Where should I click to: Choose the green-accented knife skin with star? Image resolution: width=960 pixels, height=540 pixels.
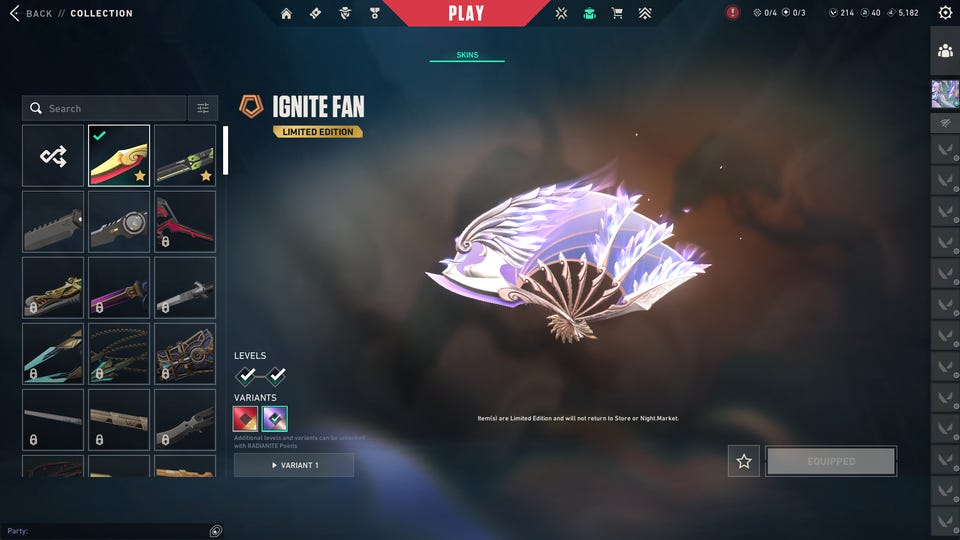pyautogui.click(x=185, y=156)
